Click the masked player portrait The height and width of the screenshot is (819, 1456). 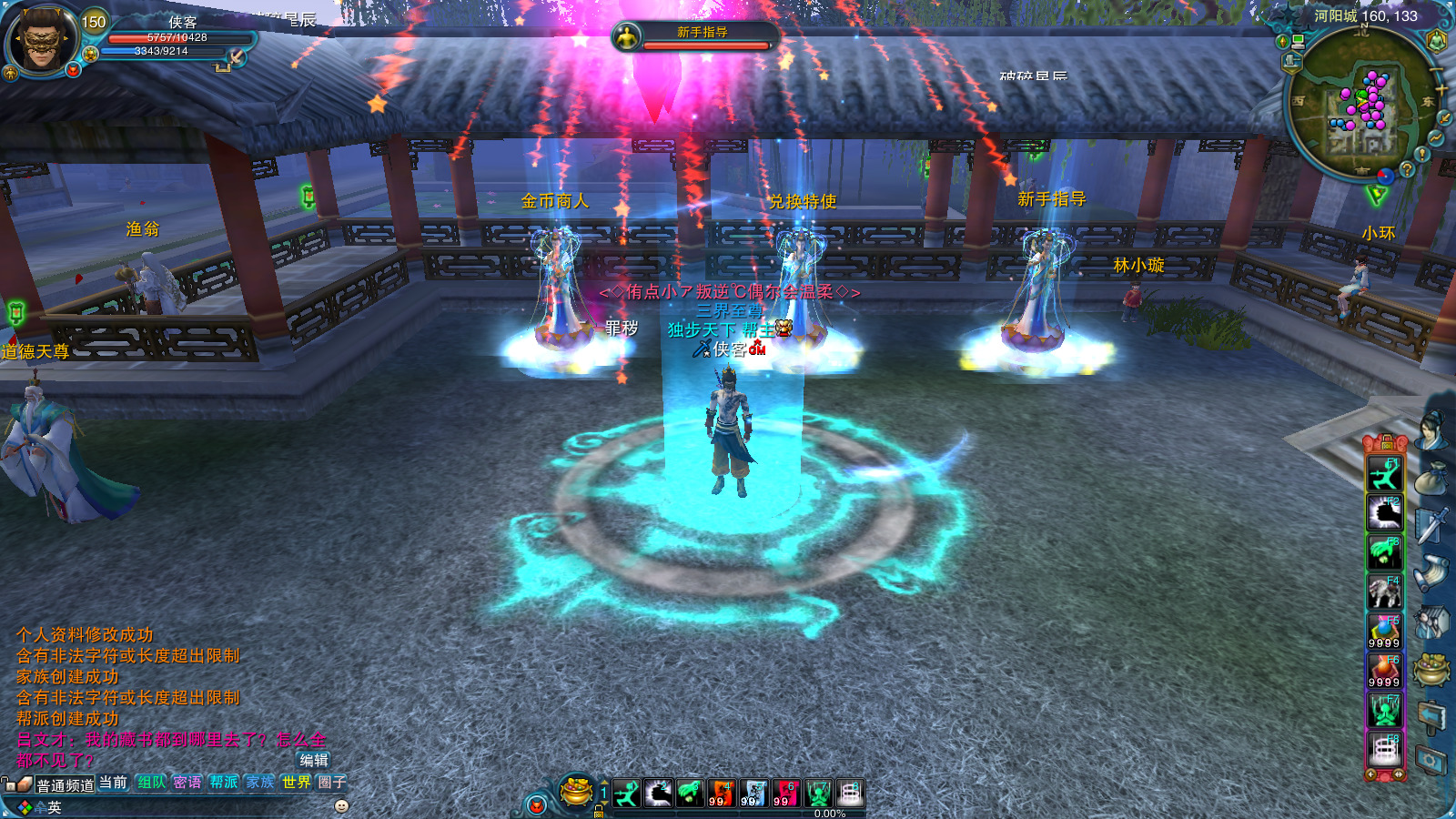tap(40, 40)
